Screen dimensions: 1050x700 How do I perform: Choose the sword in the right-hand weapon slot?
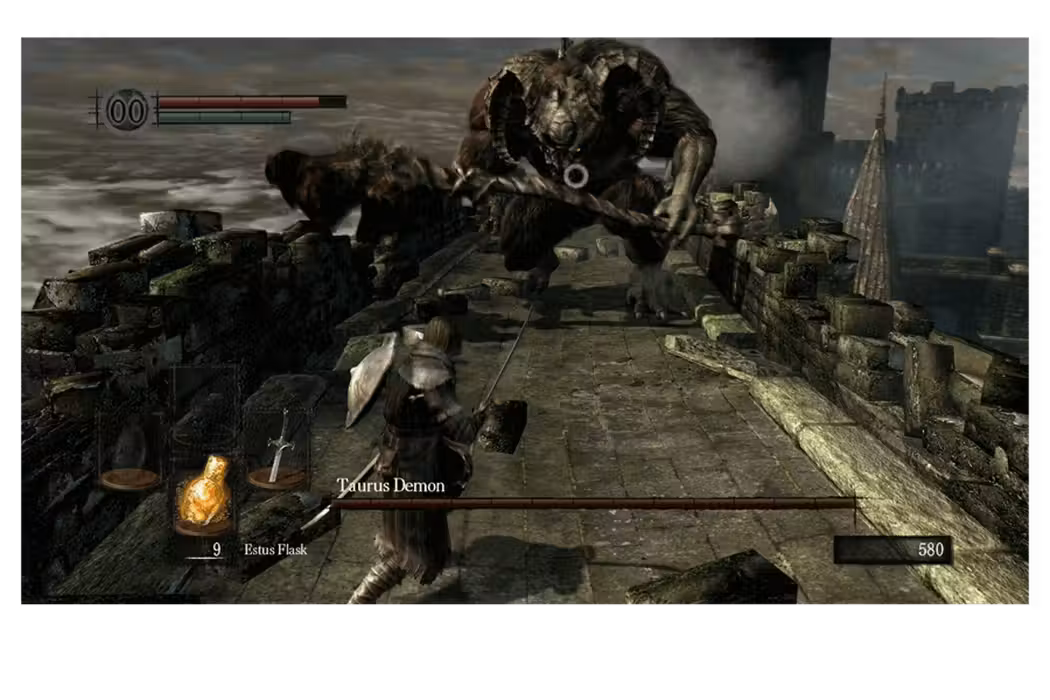tap(280, 447)
